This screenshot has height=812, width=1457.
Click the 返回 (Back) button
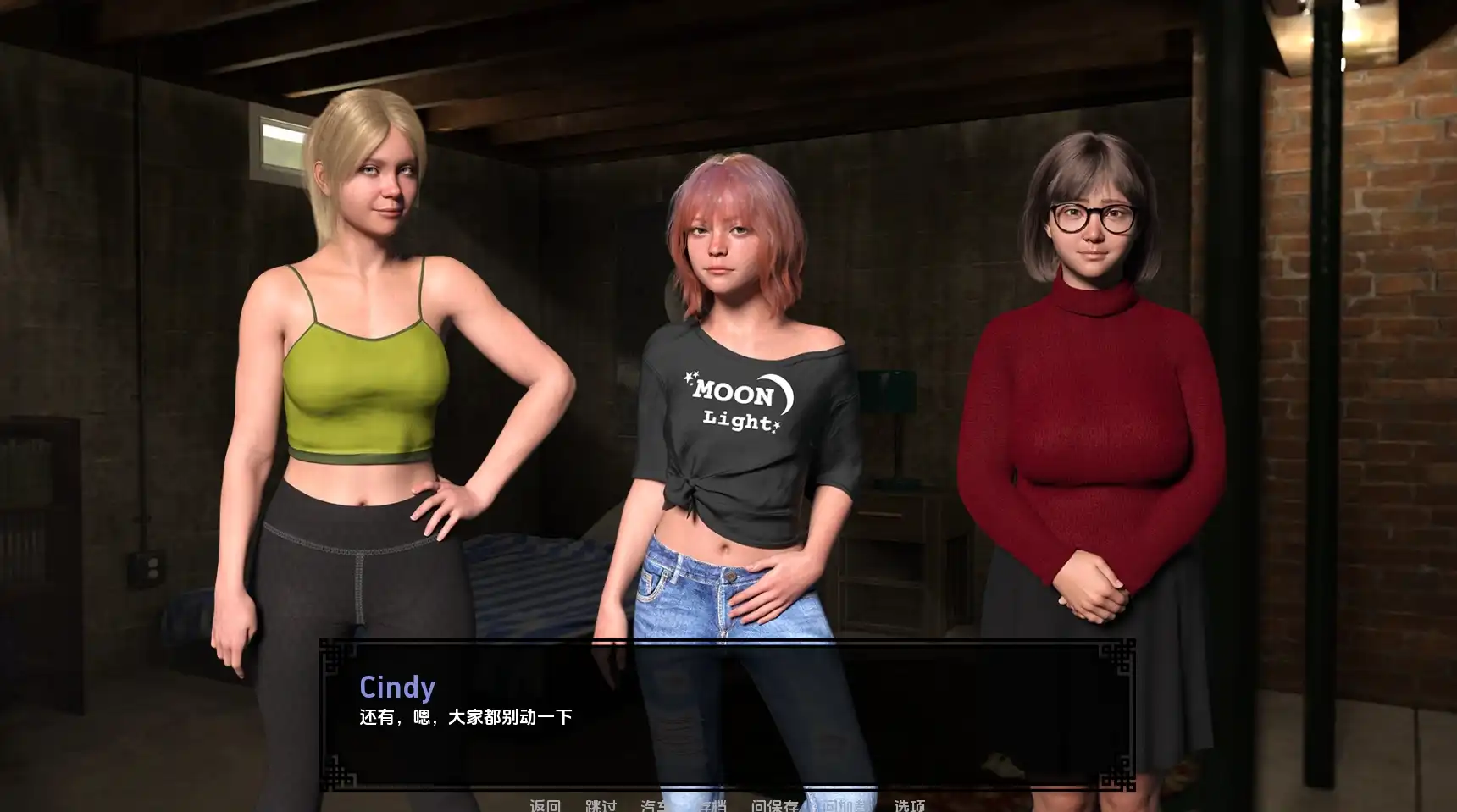(545, 804)
